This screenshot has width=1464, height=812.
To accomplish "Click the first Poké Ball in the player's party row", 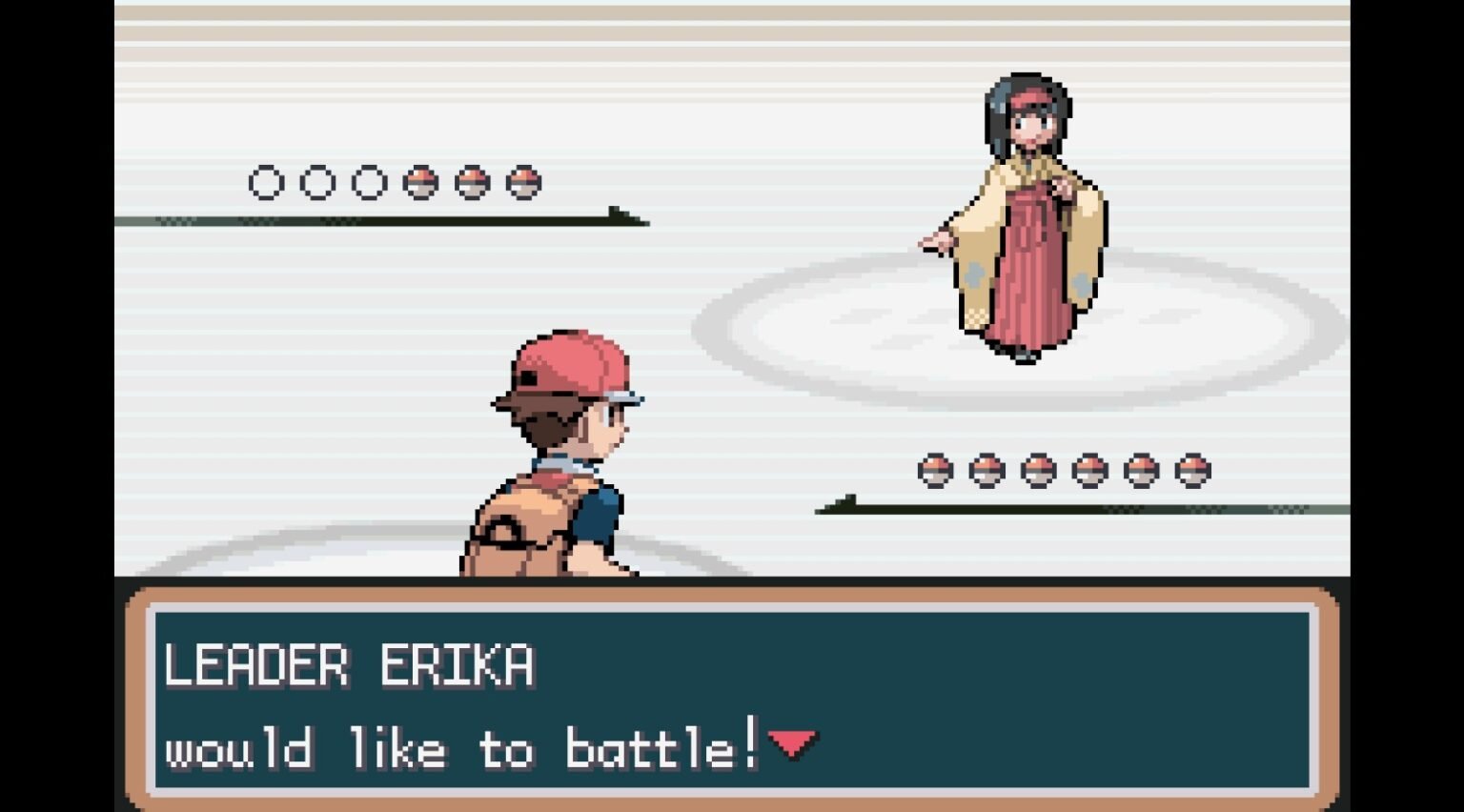I will pos(934,469).
